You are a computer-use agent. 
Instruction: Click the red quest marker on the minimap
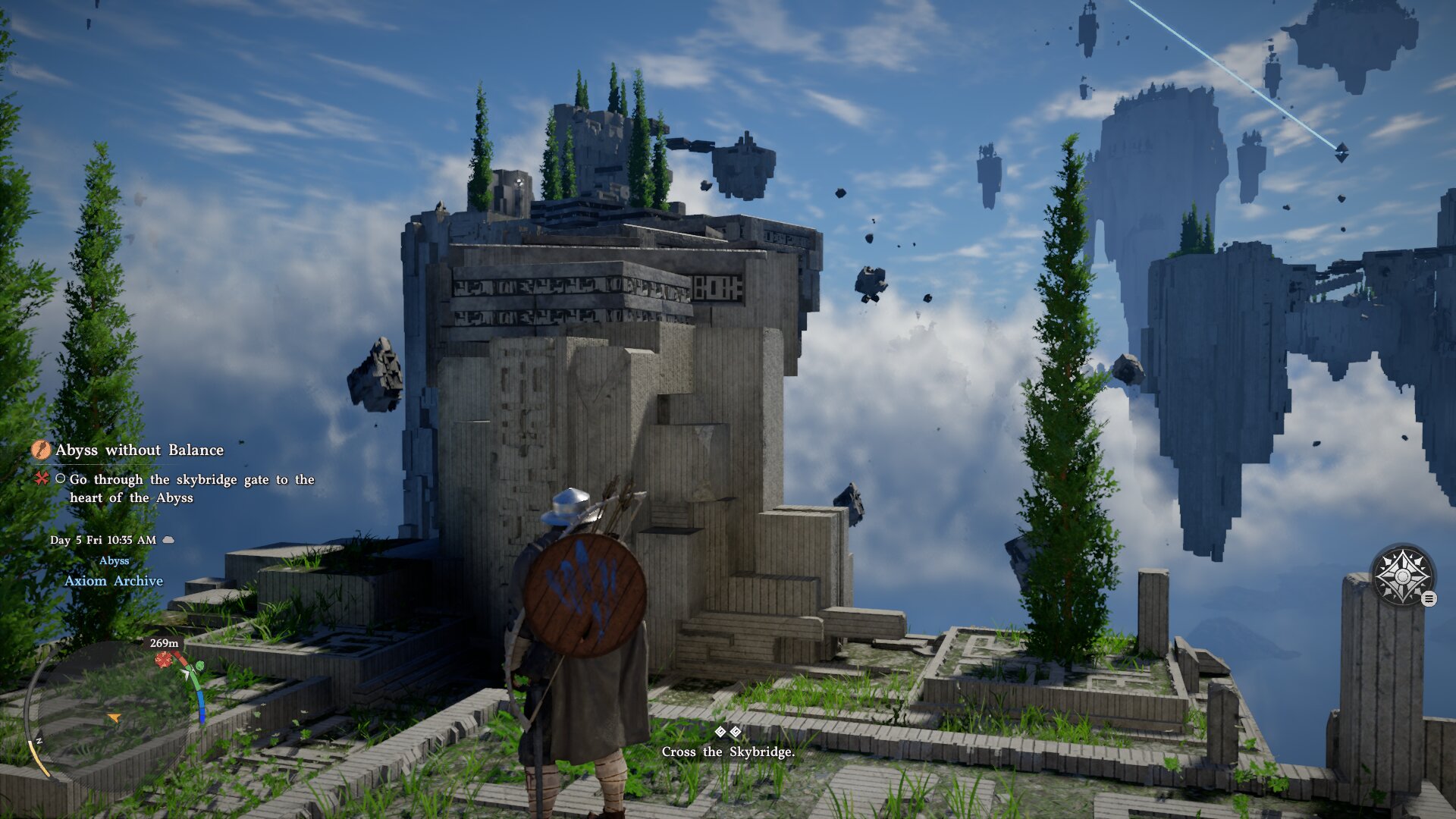click(x=163, y=659)
